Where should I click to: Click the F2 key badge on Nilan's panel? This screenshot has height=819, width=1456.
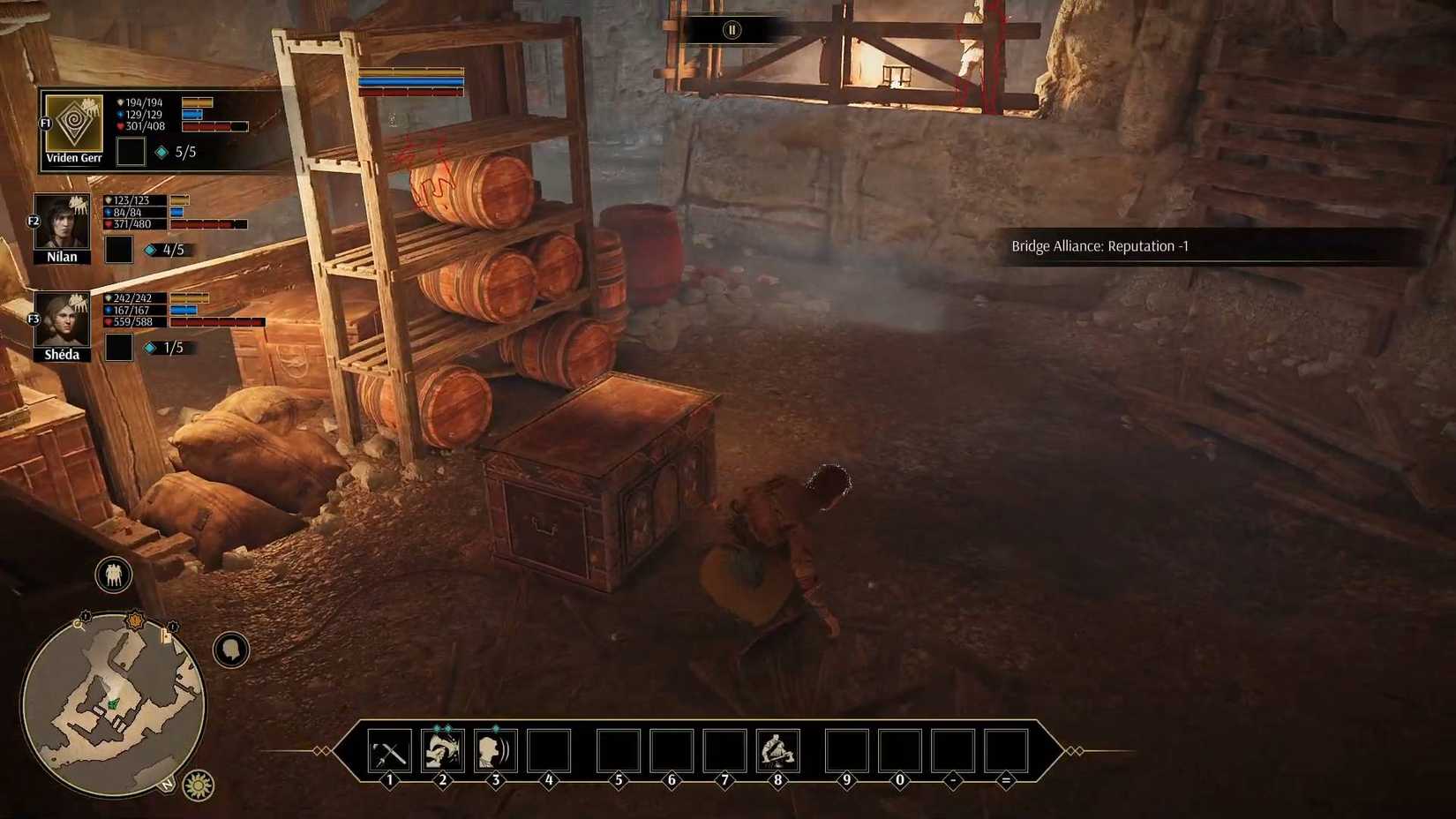[34, 222]
